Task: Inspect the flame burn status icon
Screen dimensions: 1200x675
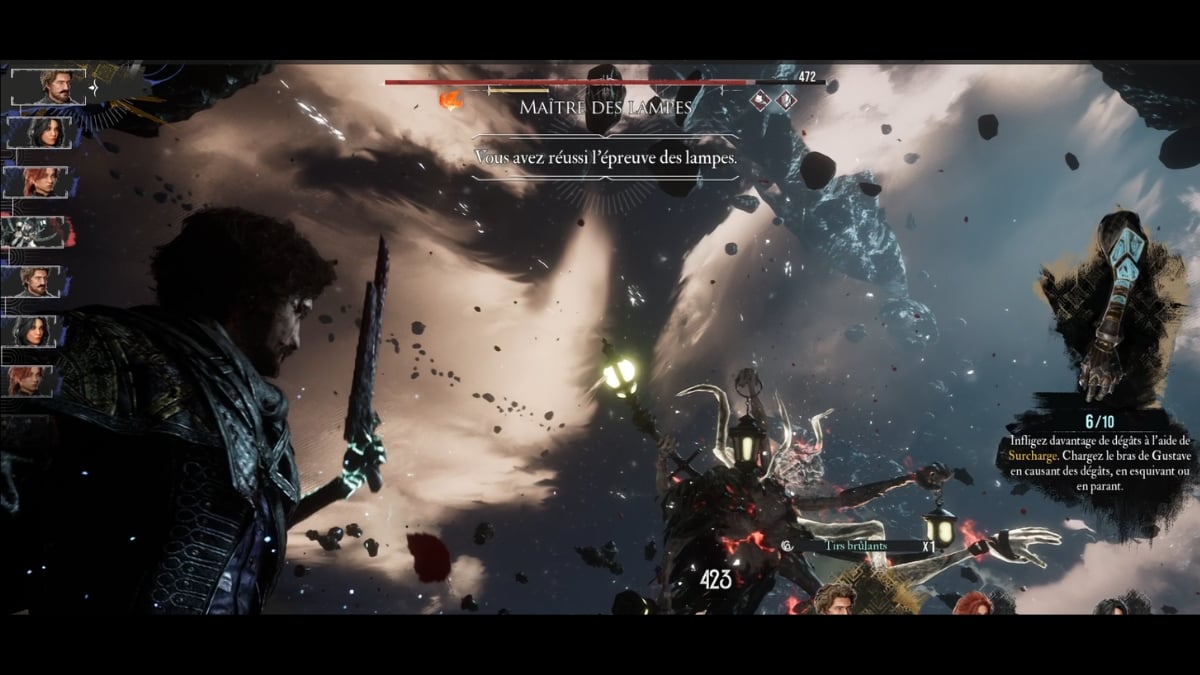Action: (452, 100)
